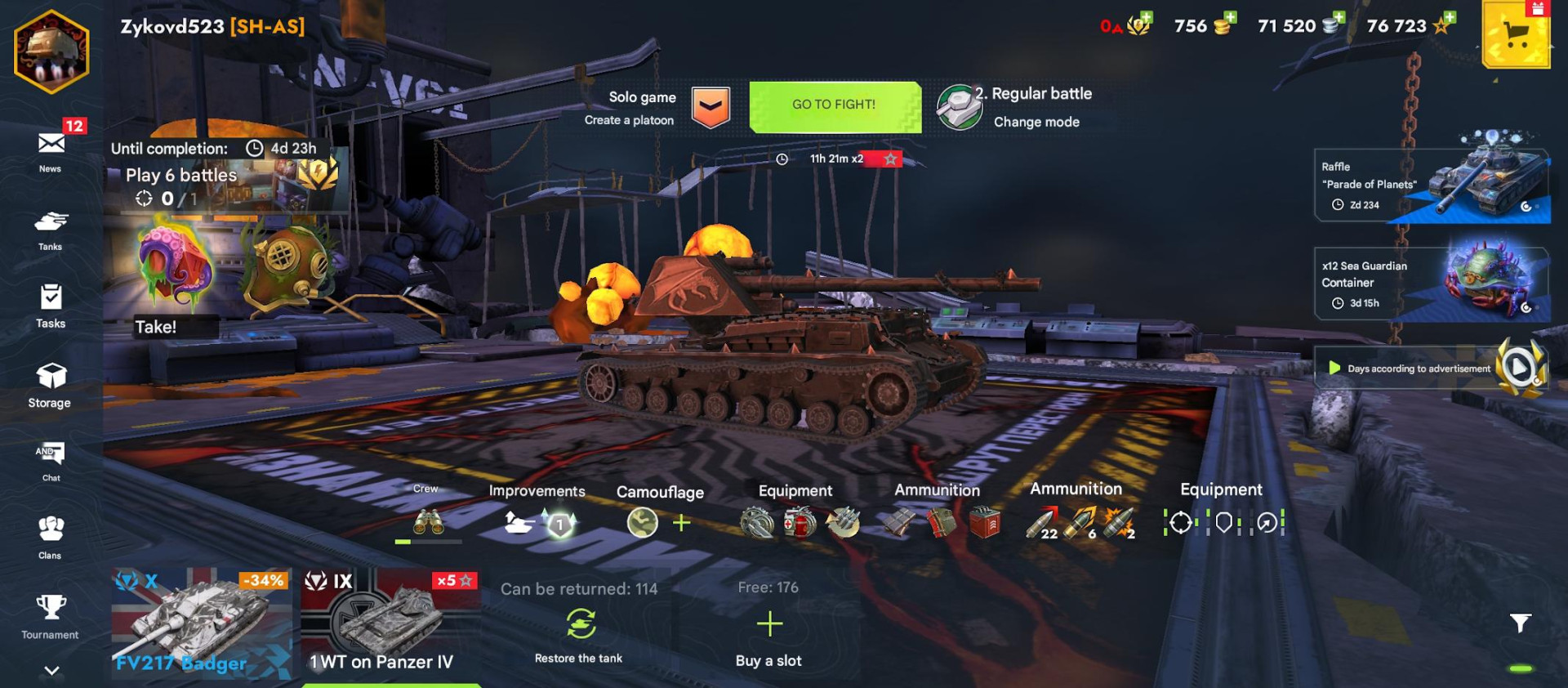The height and width of the screenshot is (688, 1568).
Task: Add camouflage with the plus icon
Action: (680, 523)
